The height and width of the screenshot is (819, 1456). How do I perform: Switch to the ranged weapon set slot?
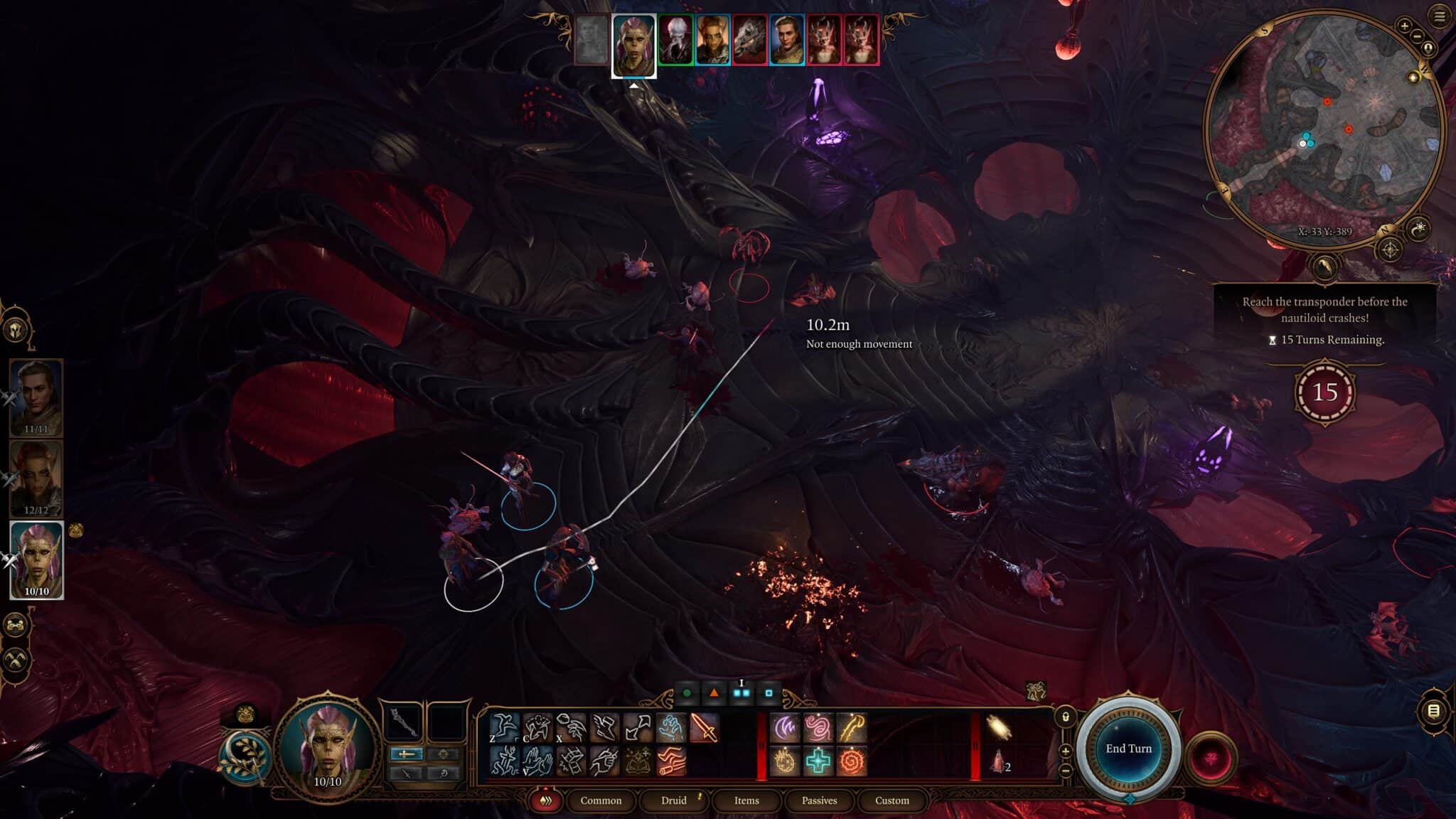click(x=406, y=774)
